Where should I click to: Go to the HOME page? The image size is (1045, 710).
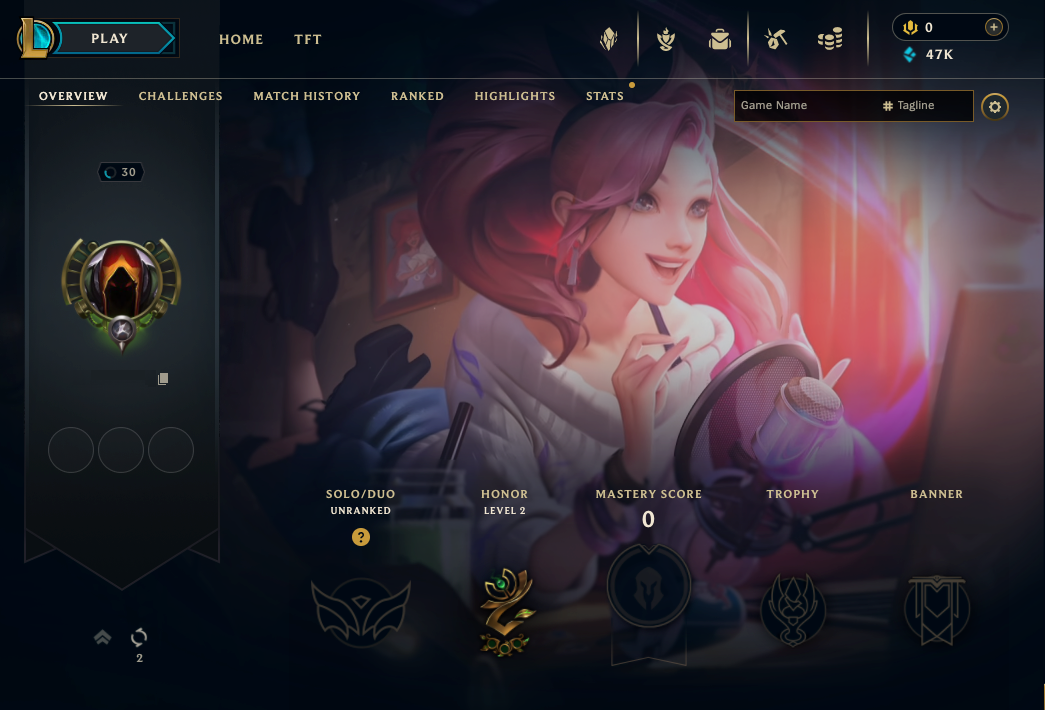click(x=241, y=40)
